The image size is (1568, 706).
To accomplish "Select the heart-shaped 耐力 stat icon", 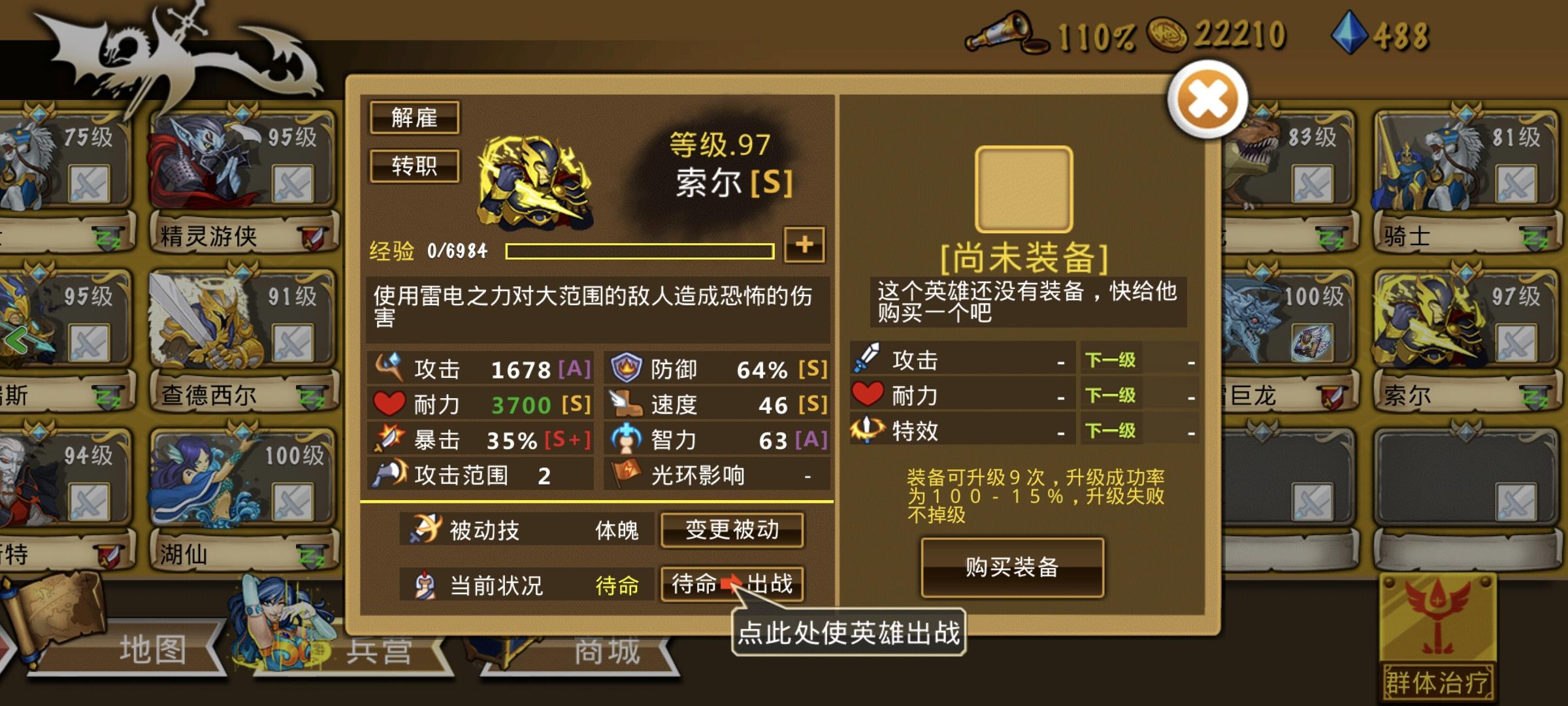I will tap(390, 404).
